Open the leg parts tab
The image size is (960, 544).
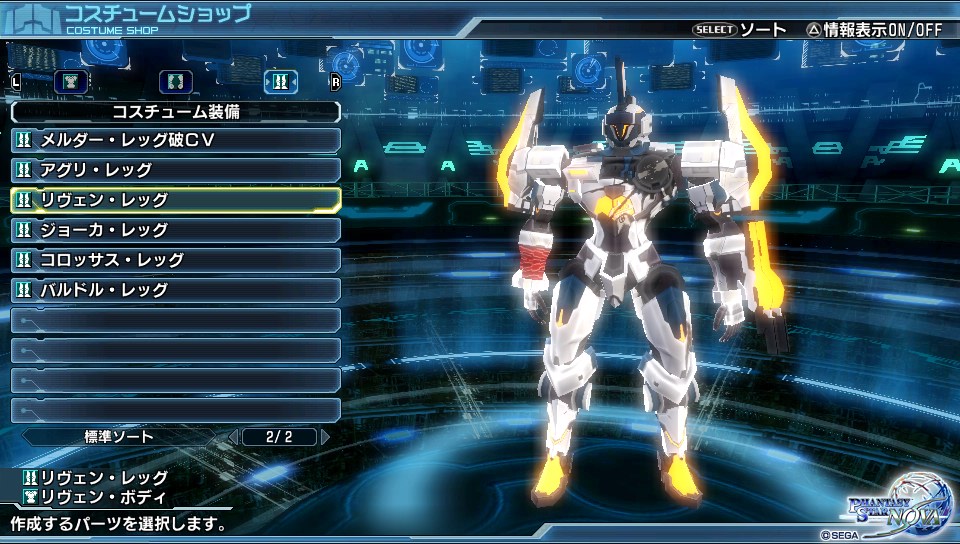click(281, 82)
